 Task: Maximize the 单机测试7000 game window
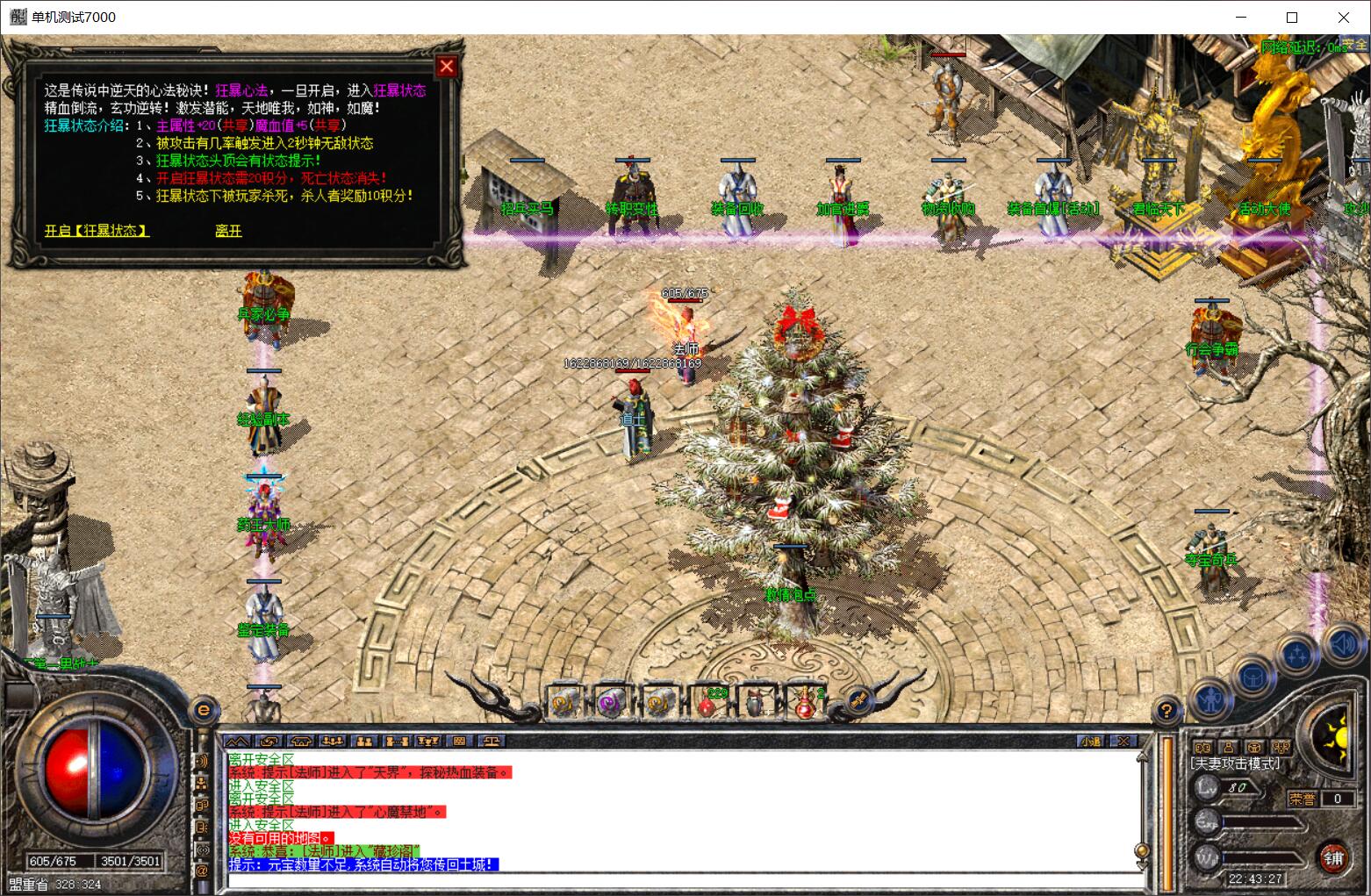click(1292, 18)
